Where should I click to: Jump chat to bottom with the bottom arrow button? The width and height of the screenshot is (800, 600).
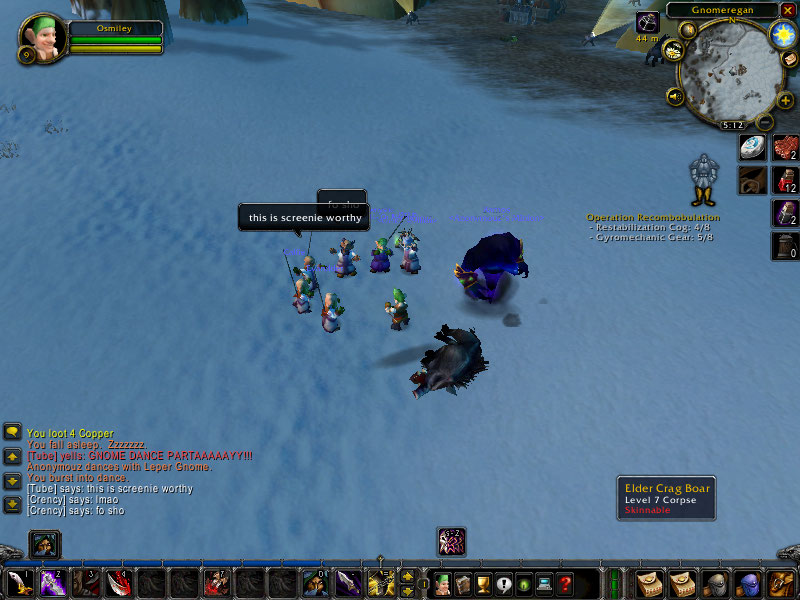click(x=13, y=505)
